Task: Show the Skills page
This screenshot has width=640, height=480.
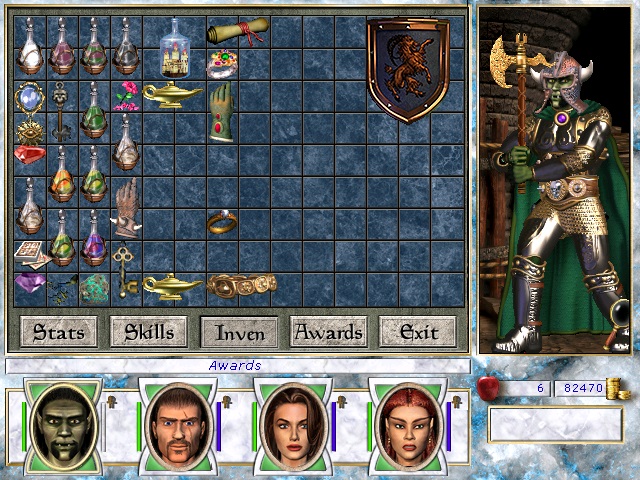Action: [149, 331]
